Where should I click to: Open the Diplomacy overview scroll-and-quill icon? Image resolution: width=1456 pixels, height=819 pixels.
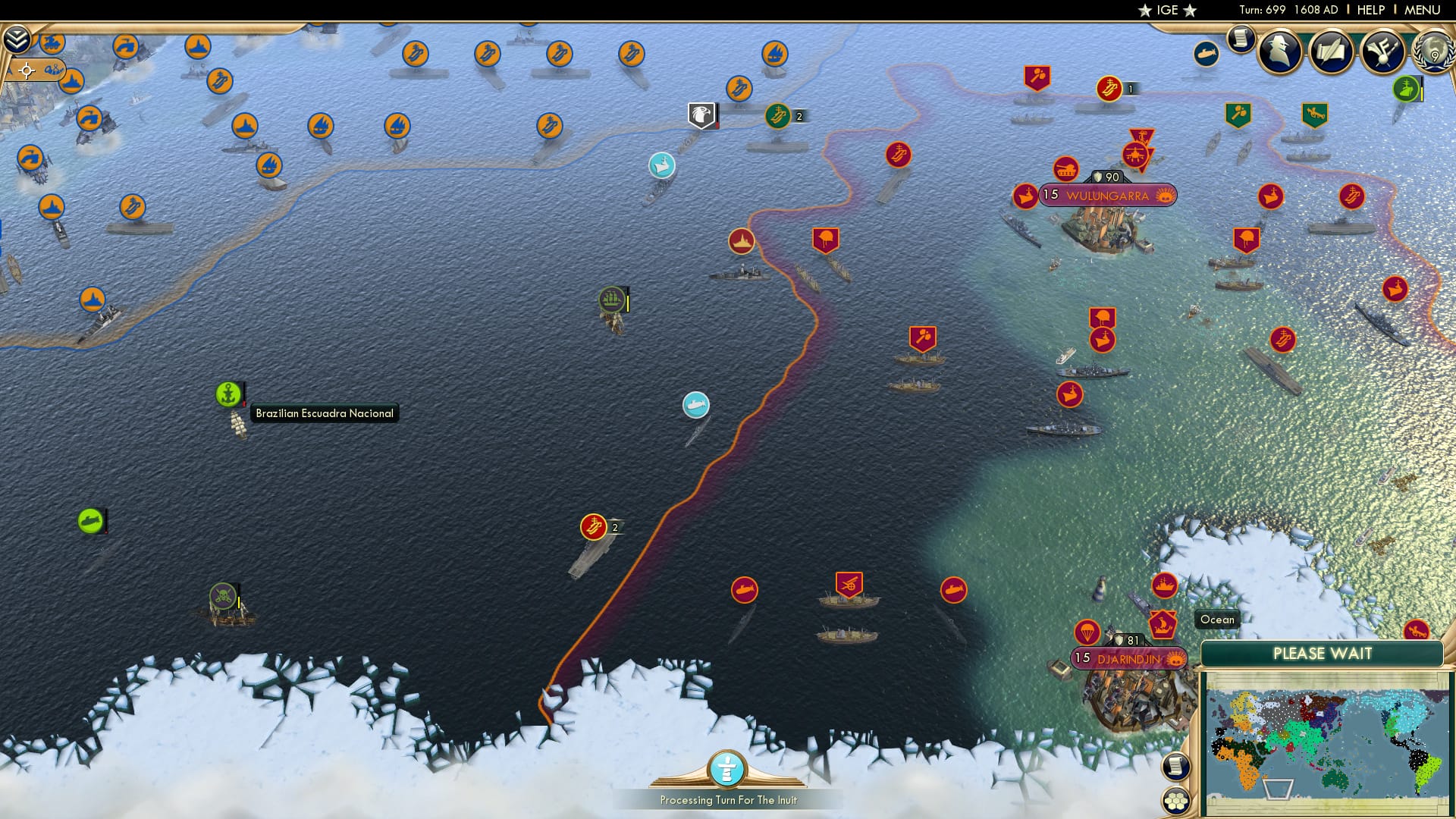pyautogui.click(x=1332, y=52)
